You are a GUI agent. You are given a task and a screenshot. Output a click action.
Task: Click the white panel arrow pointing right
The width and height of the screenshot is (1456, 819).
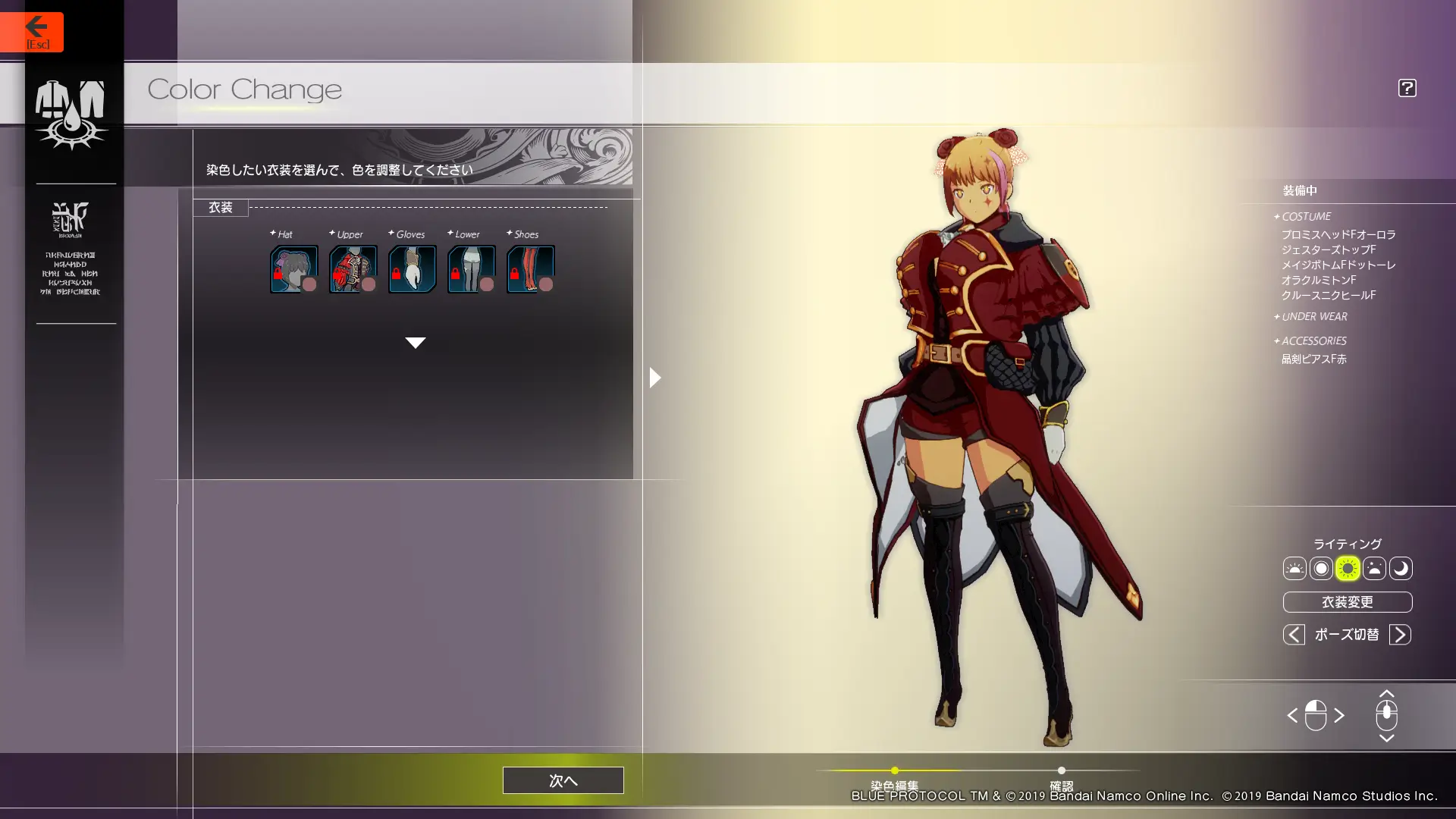pos(655,378)
